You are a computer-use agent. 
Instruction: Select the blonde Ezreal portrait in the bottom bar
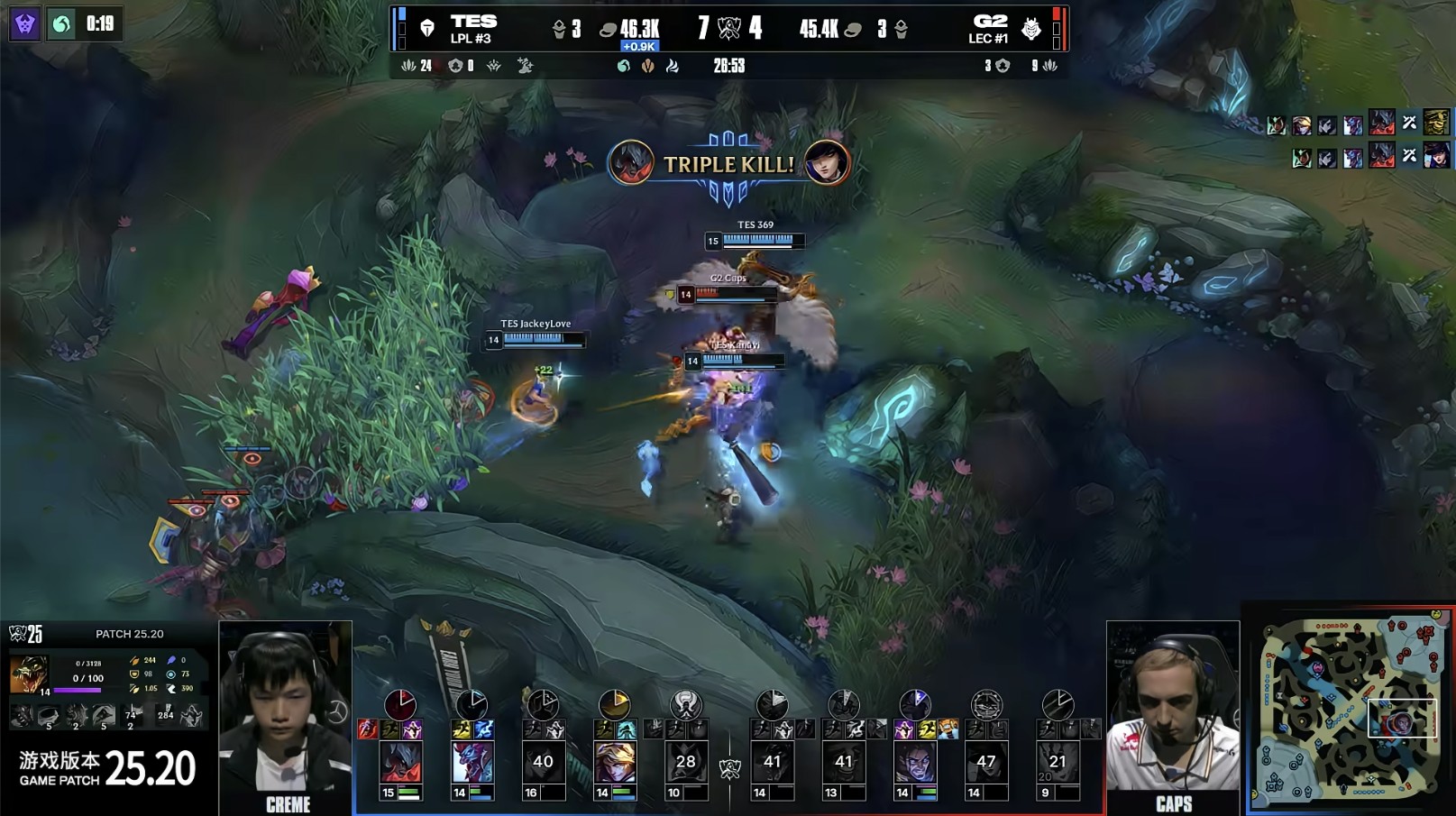point(615,763)
